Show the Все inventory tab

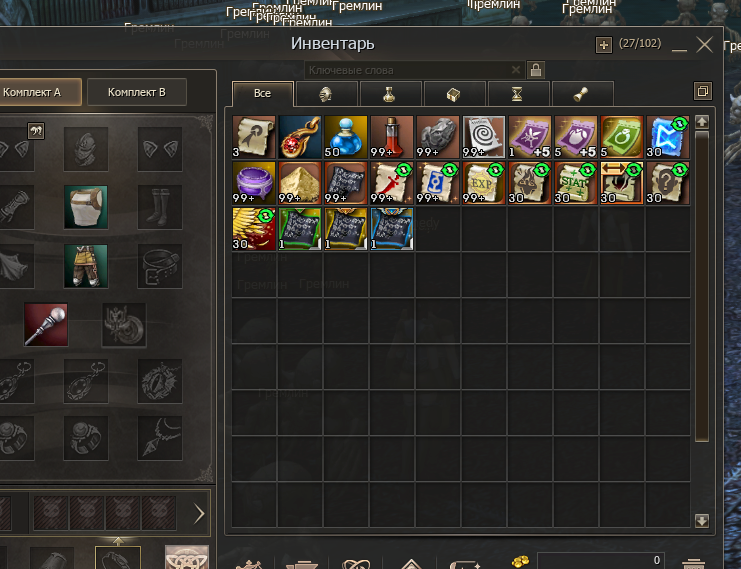[x=263, y=93]
